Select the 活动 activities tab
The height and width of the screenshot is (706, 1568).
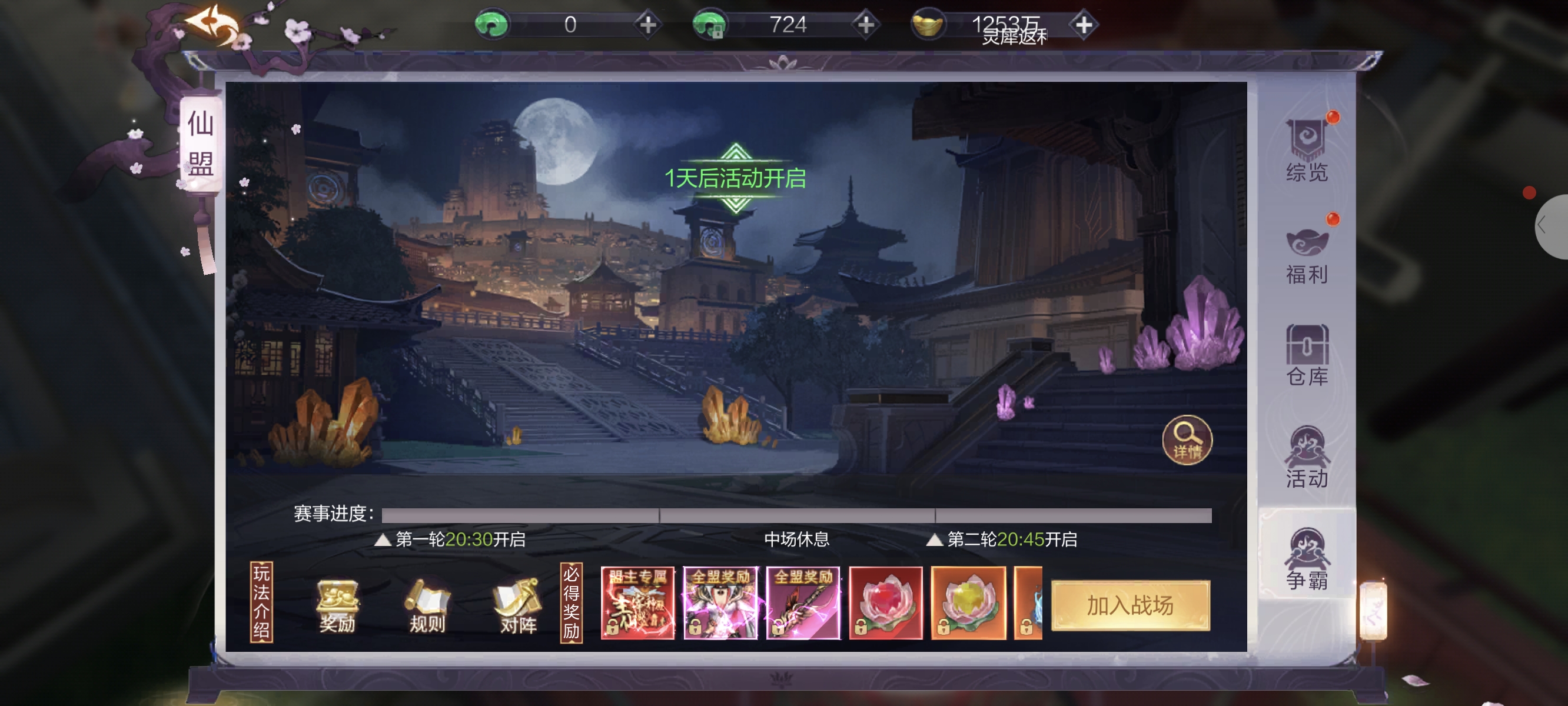coord(1306,458)
